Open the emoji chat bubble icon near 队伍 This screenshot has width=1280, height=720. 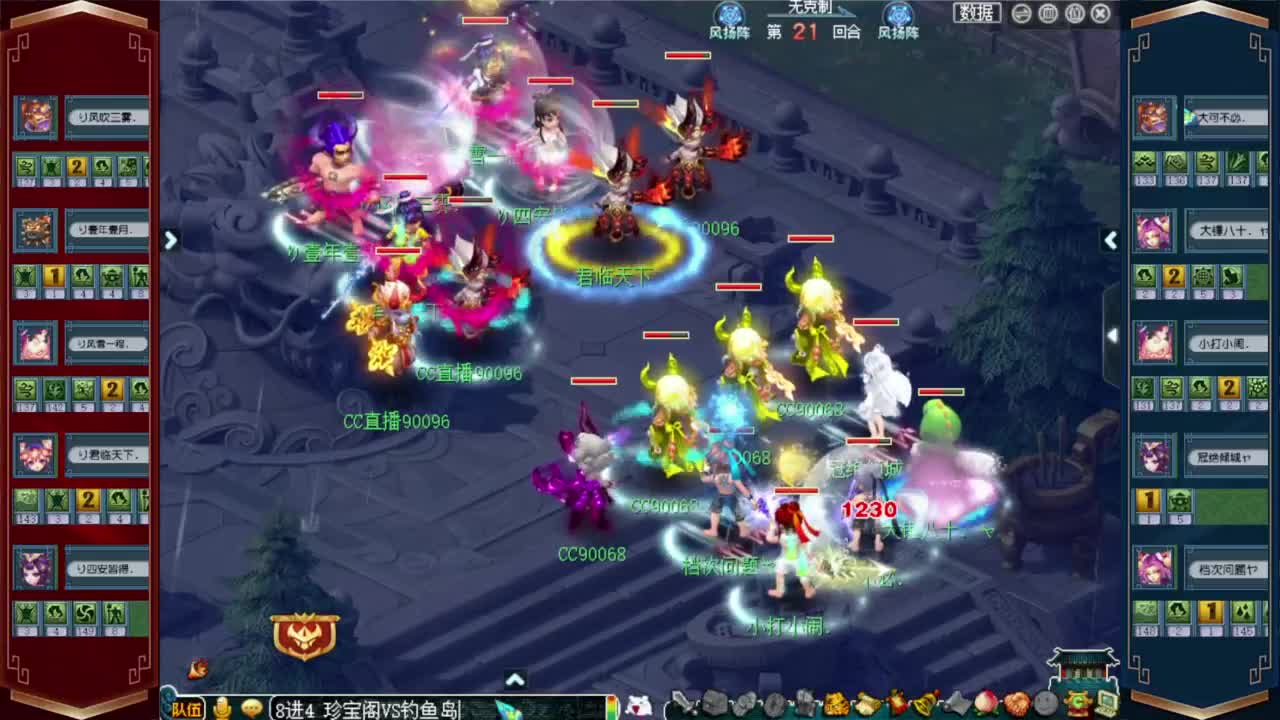[252, 709]
